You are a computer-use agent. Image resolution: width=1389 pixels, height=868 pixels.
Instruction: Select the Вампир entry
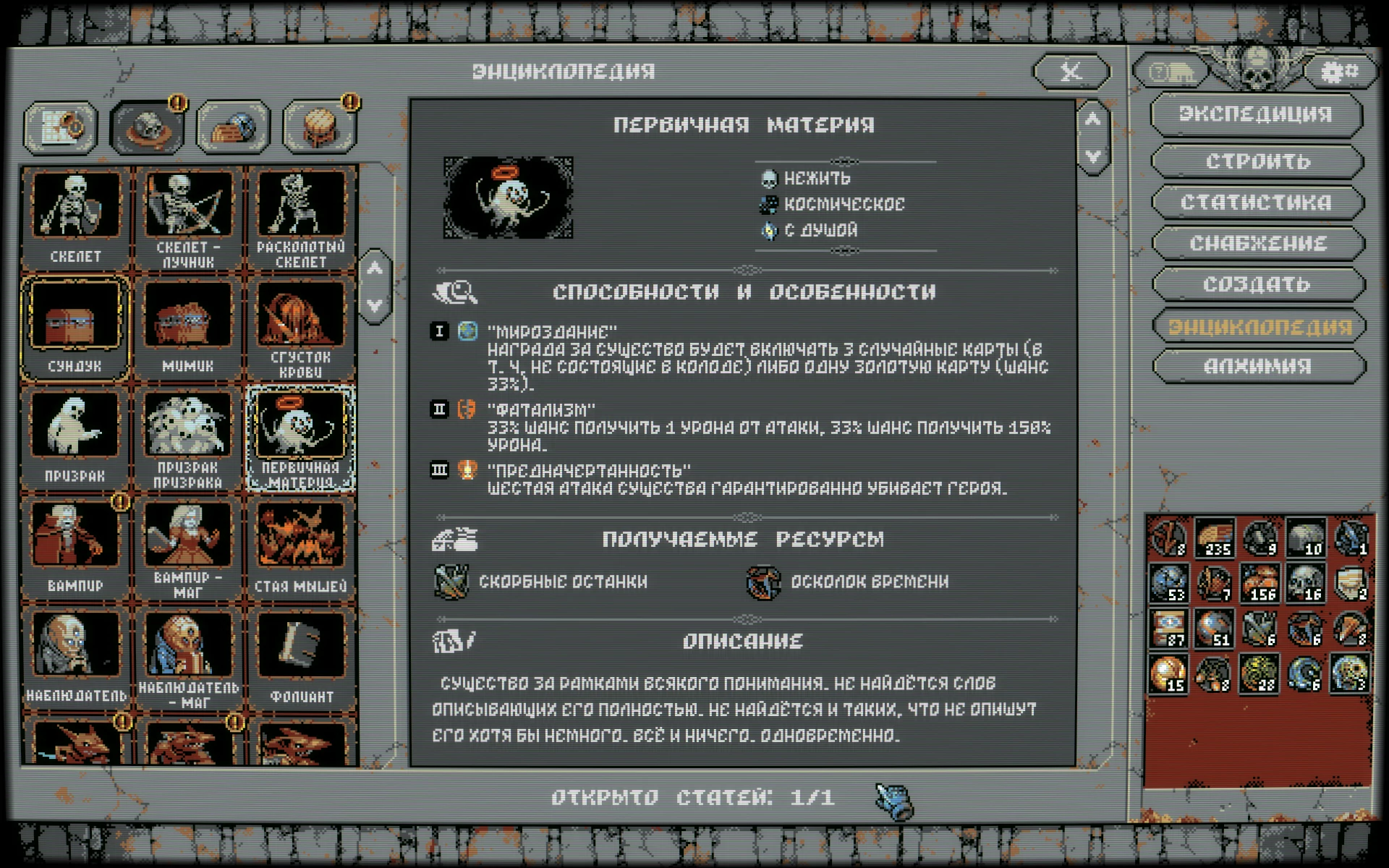click(x=76, y=547)
